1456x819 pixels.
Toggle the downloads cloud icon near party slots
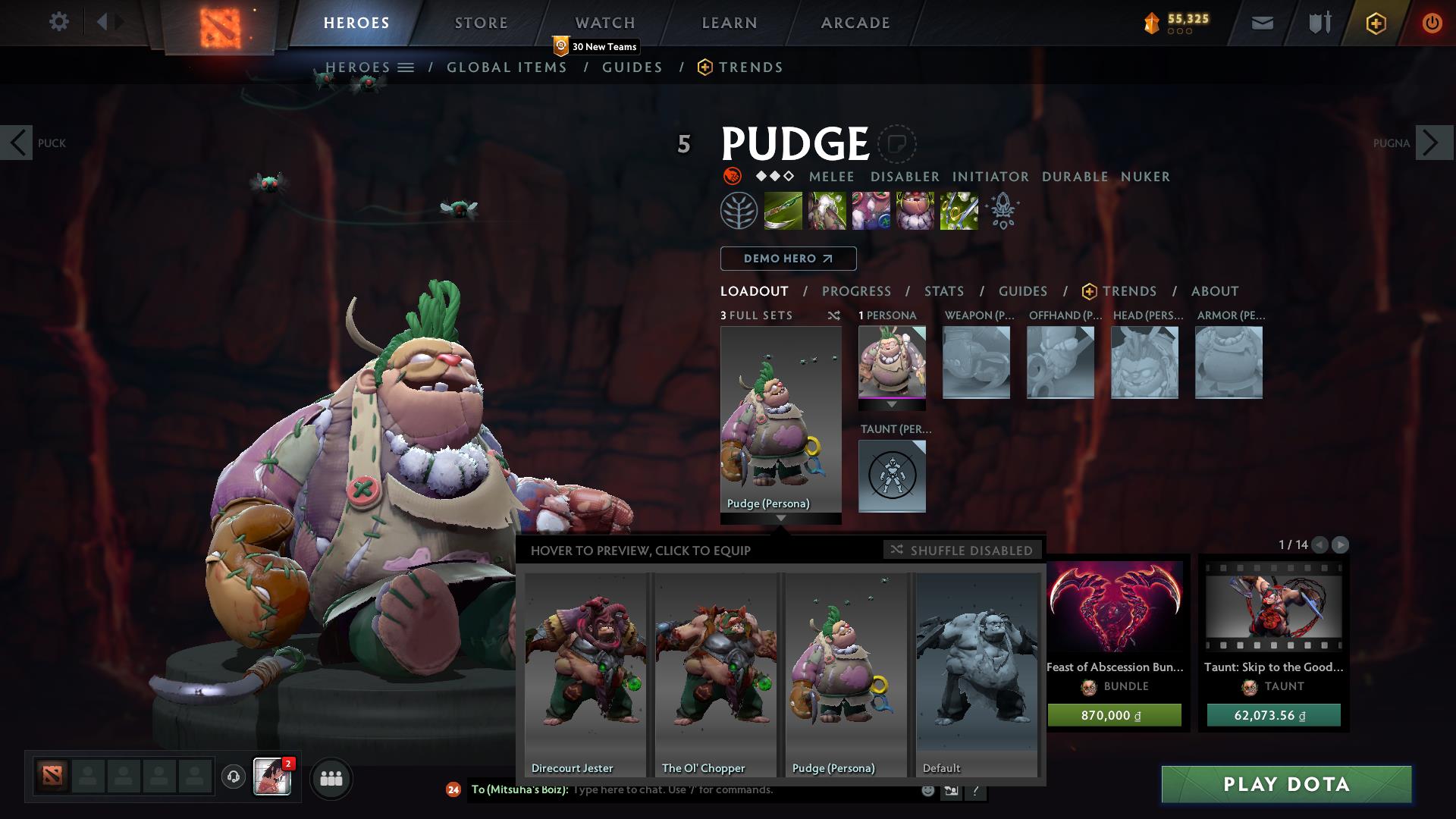(232, 777)
